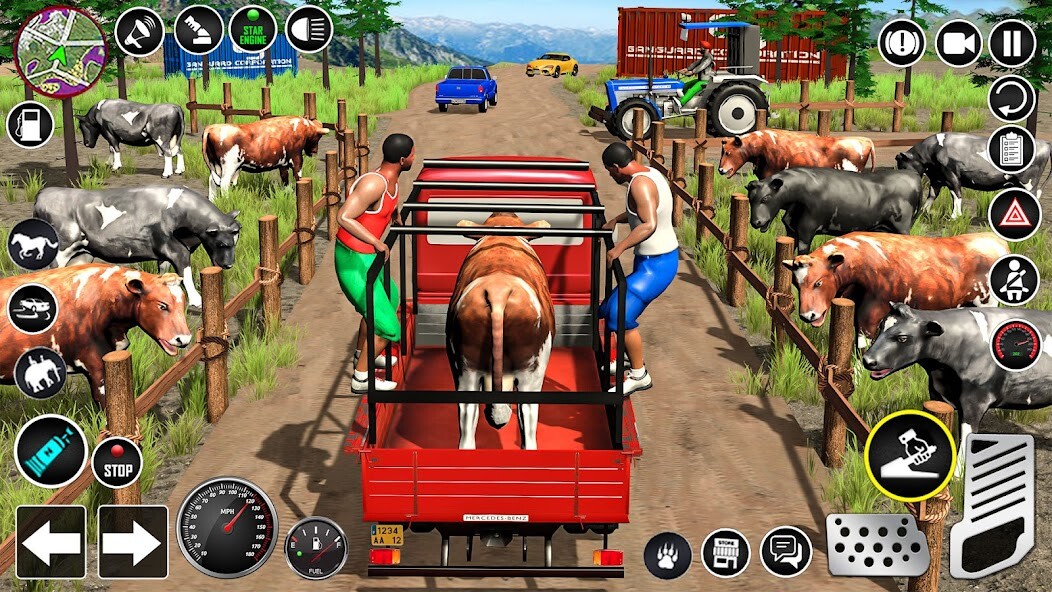1052x592 pixels.
Task: Steer left with the left arrow
Action: (x=50, y=542)
